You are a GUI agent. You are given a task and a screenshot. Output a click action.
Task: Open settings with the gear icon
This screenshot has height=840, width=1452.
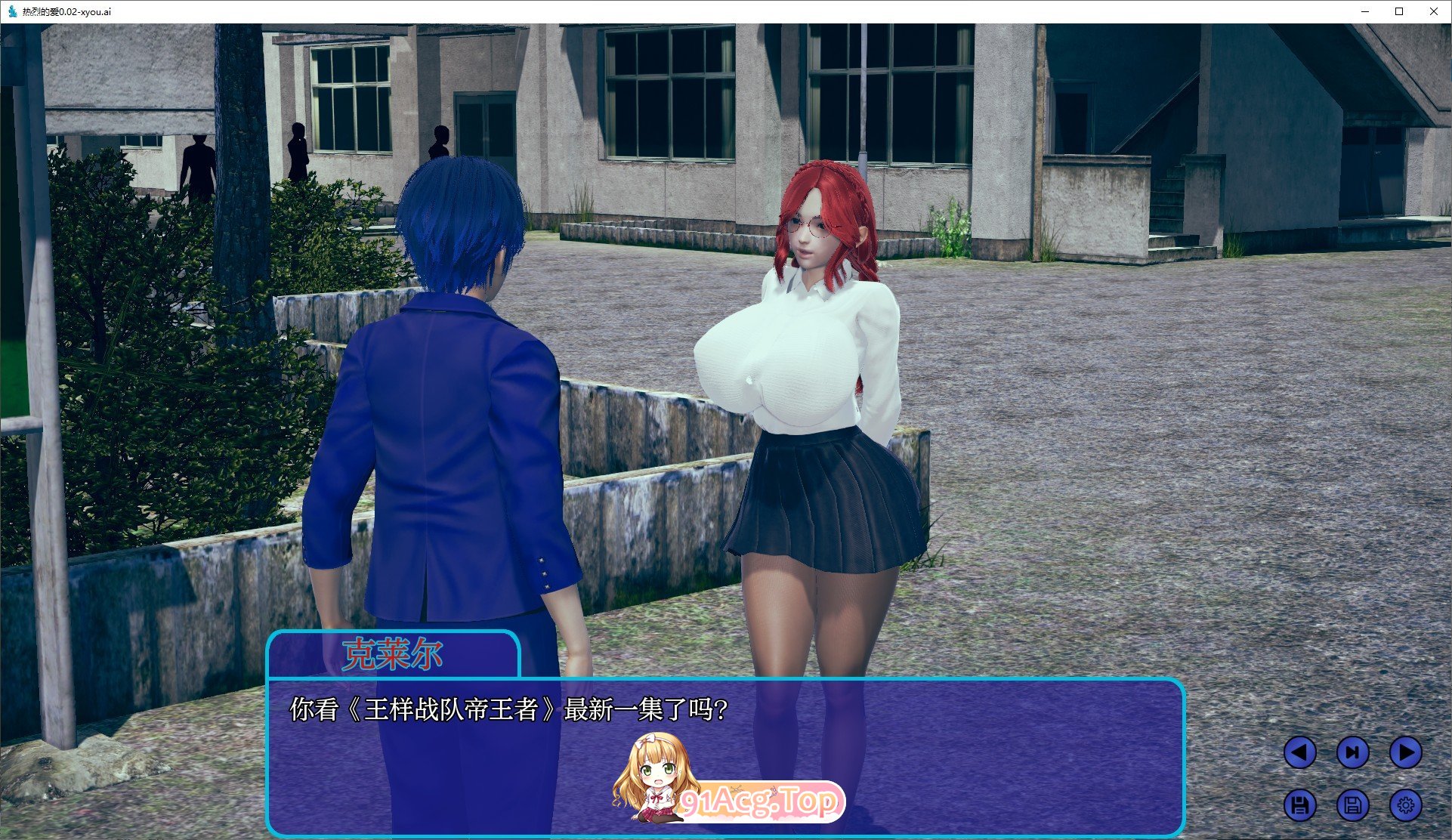[x=1407, y=806]
